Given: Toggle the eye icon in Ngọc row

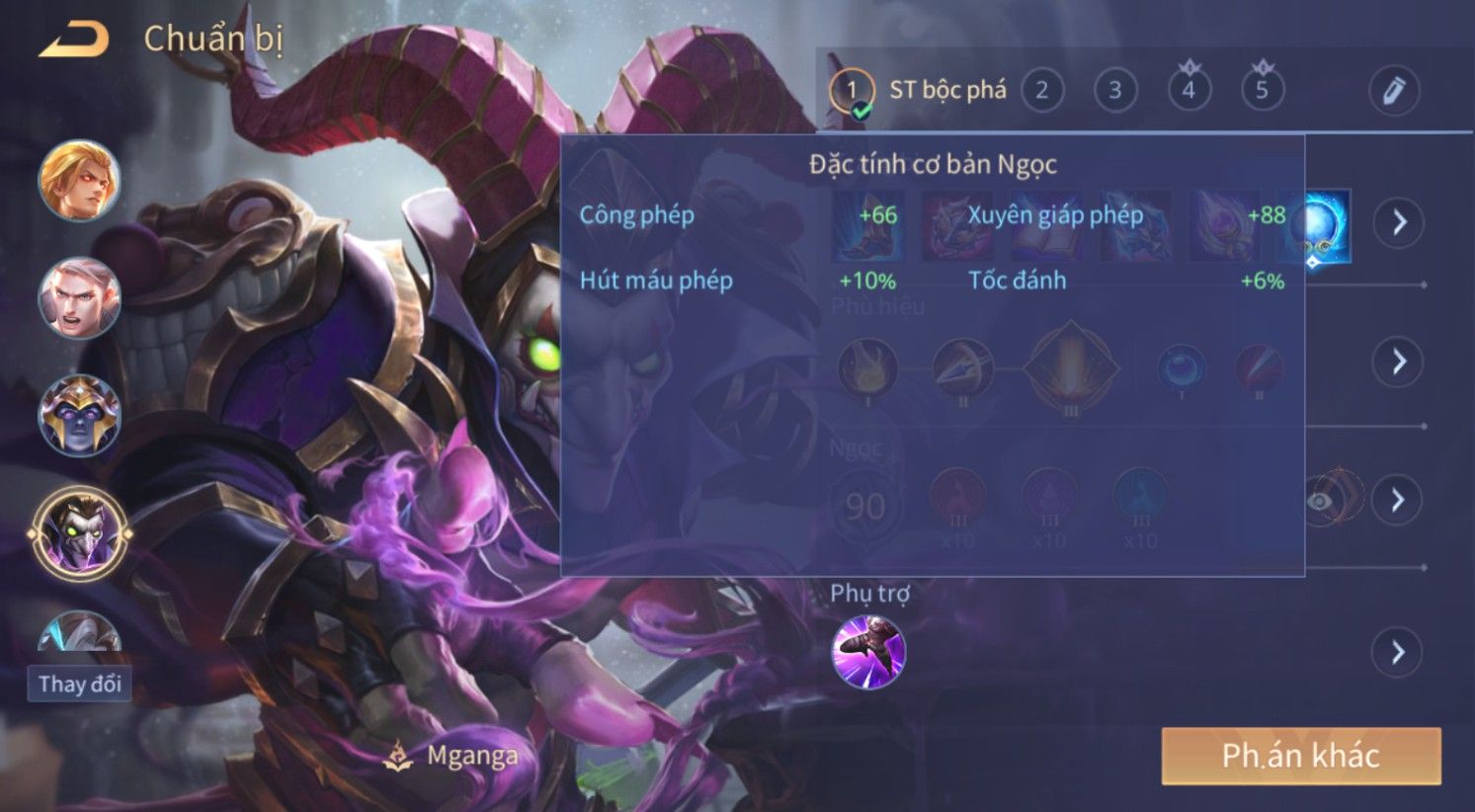Looking at the screenshot, I should pyautogui.click(x=1320, y=501).
